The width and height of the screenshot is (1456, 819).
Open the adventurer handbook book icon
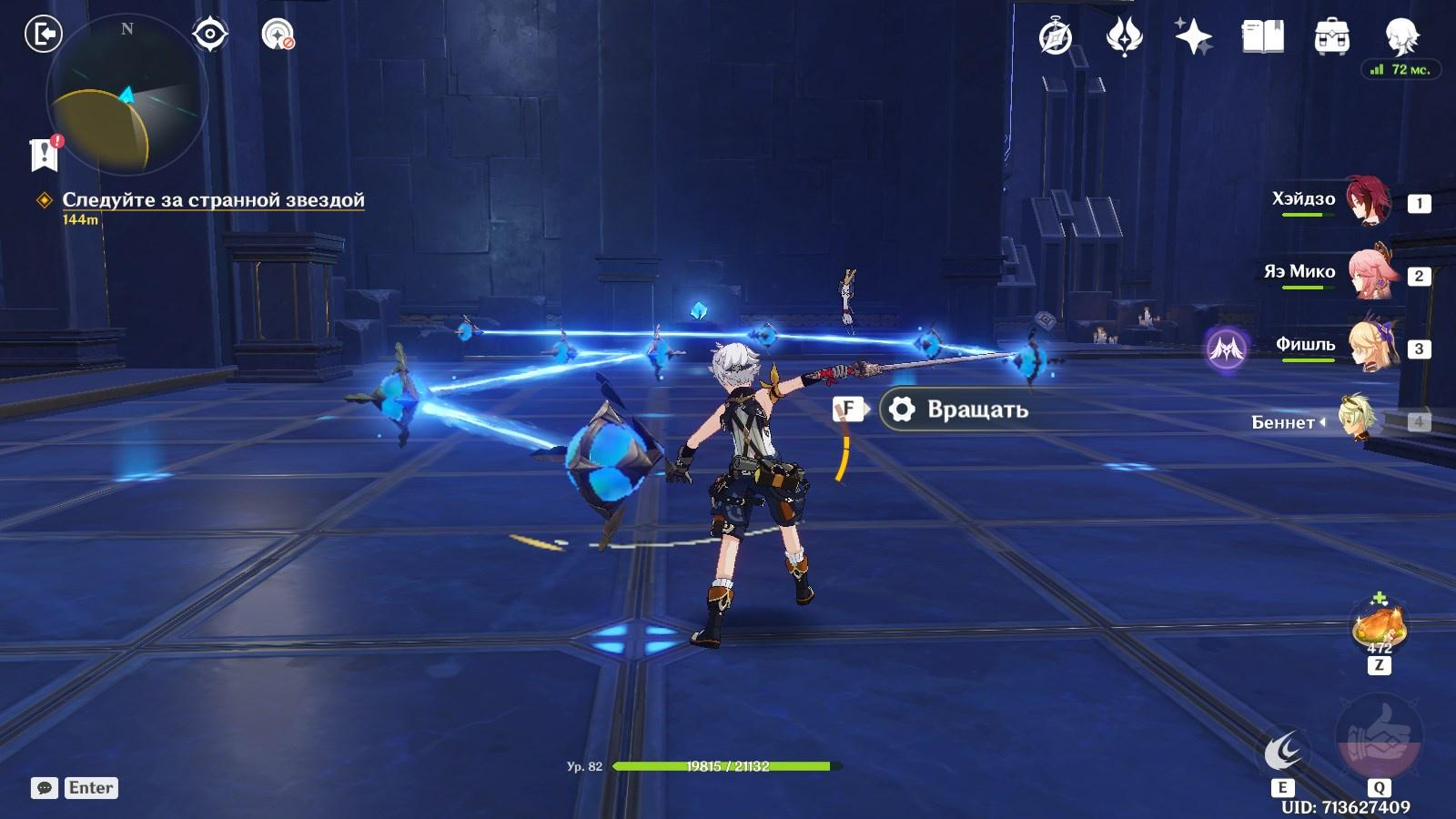[x=1262, y=37]
